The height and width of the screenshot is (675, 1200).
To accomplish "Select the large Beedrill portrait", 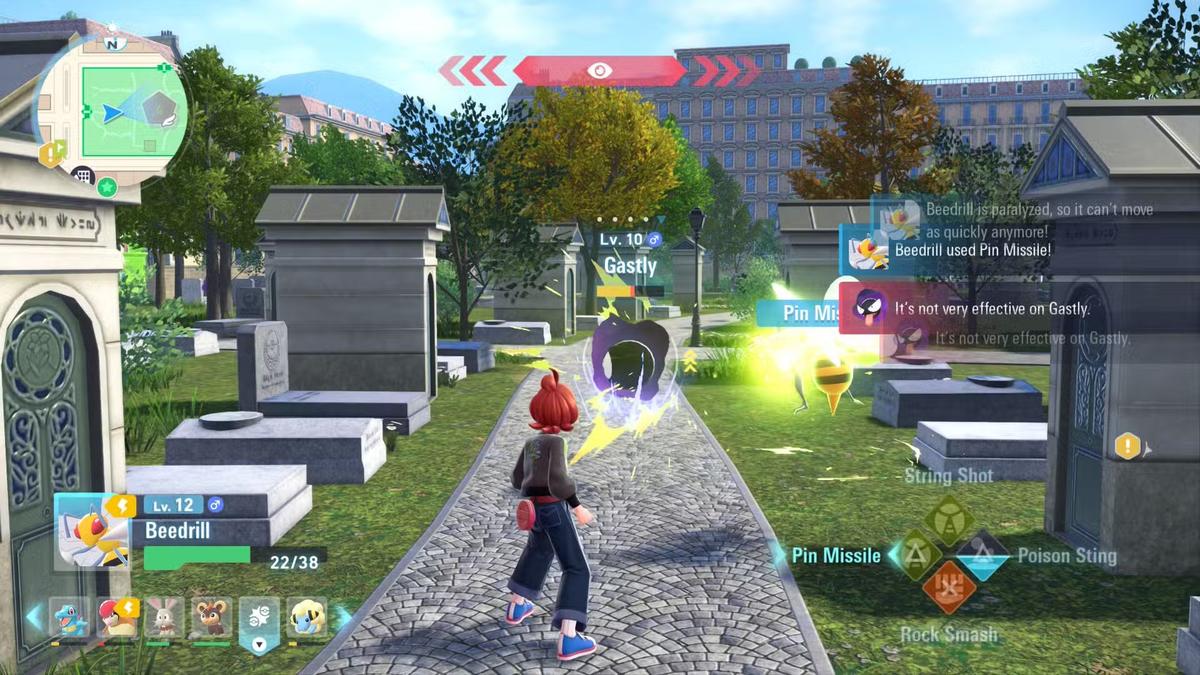I will pos(93,532).
